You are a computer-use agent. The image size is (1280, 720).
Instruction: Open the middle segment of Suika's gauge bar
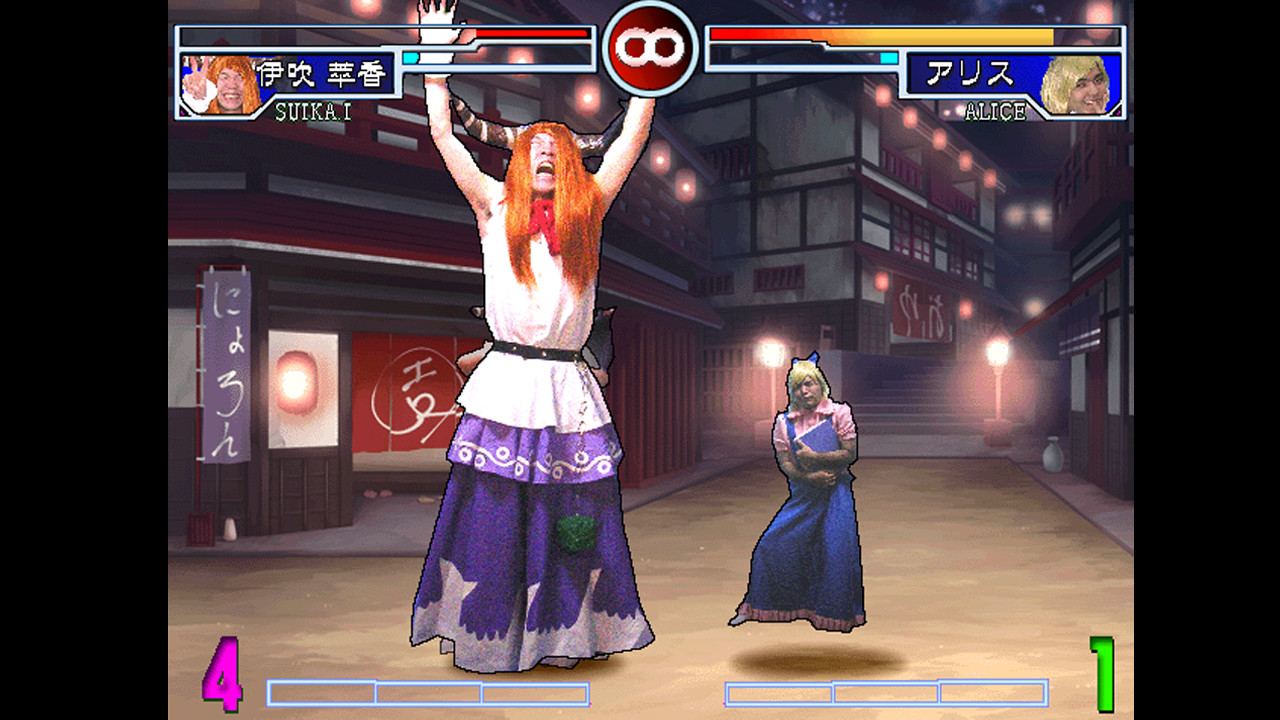[430, 691]
